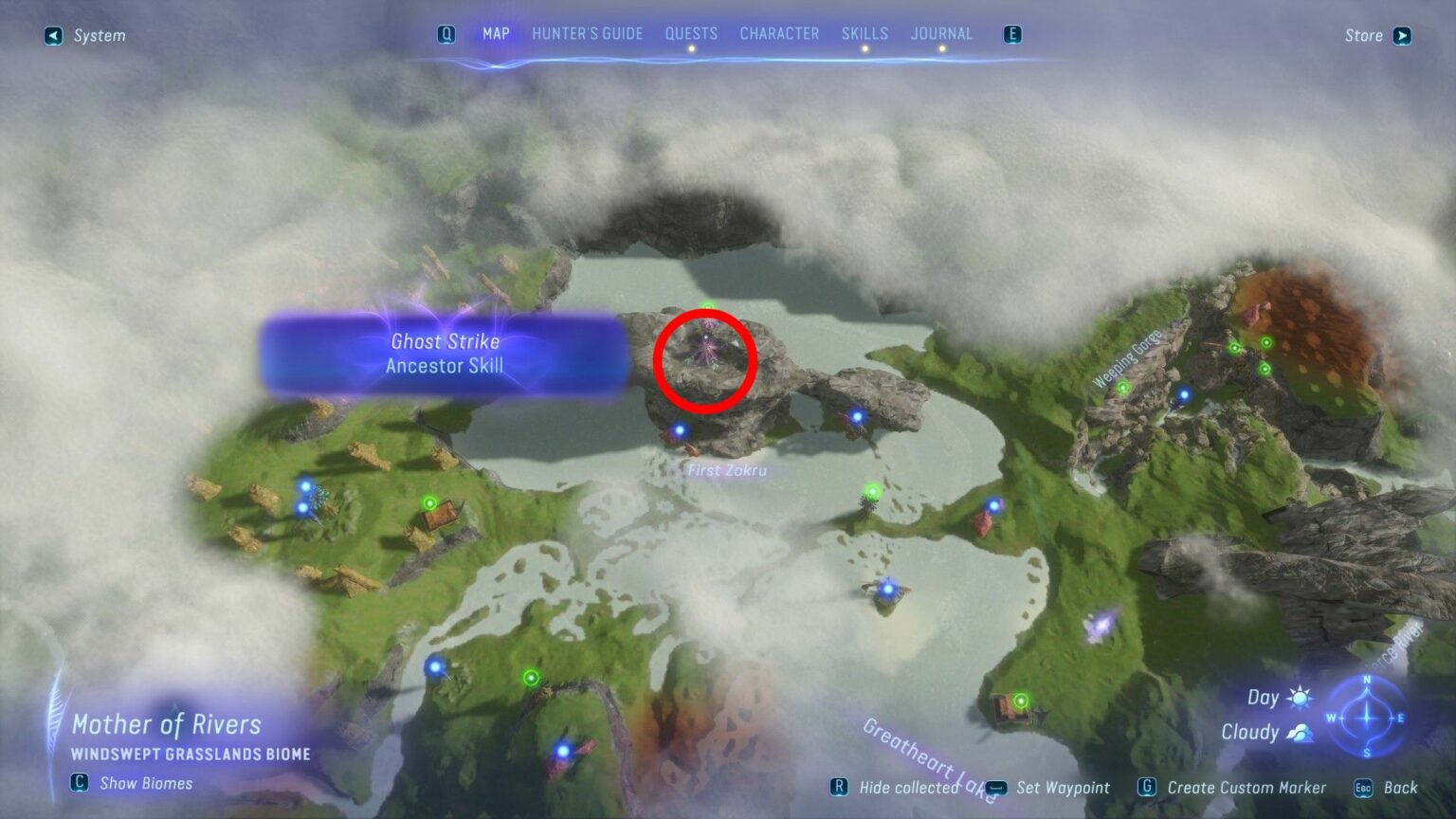Click the Ghost Strike Ancestor Skill banner
The image size is (1456, 819).
tap(446, 354)
